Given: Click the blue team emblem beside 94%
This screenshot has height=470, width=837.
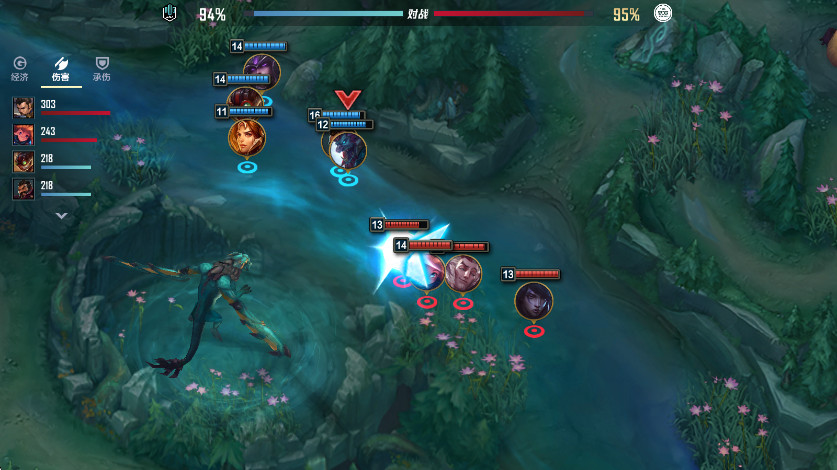Looking at the screenshot, I should tap(169, 14).
